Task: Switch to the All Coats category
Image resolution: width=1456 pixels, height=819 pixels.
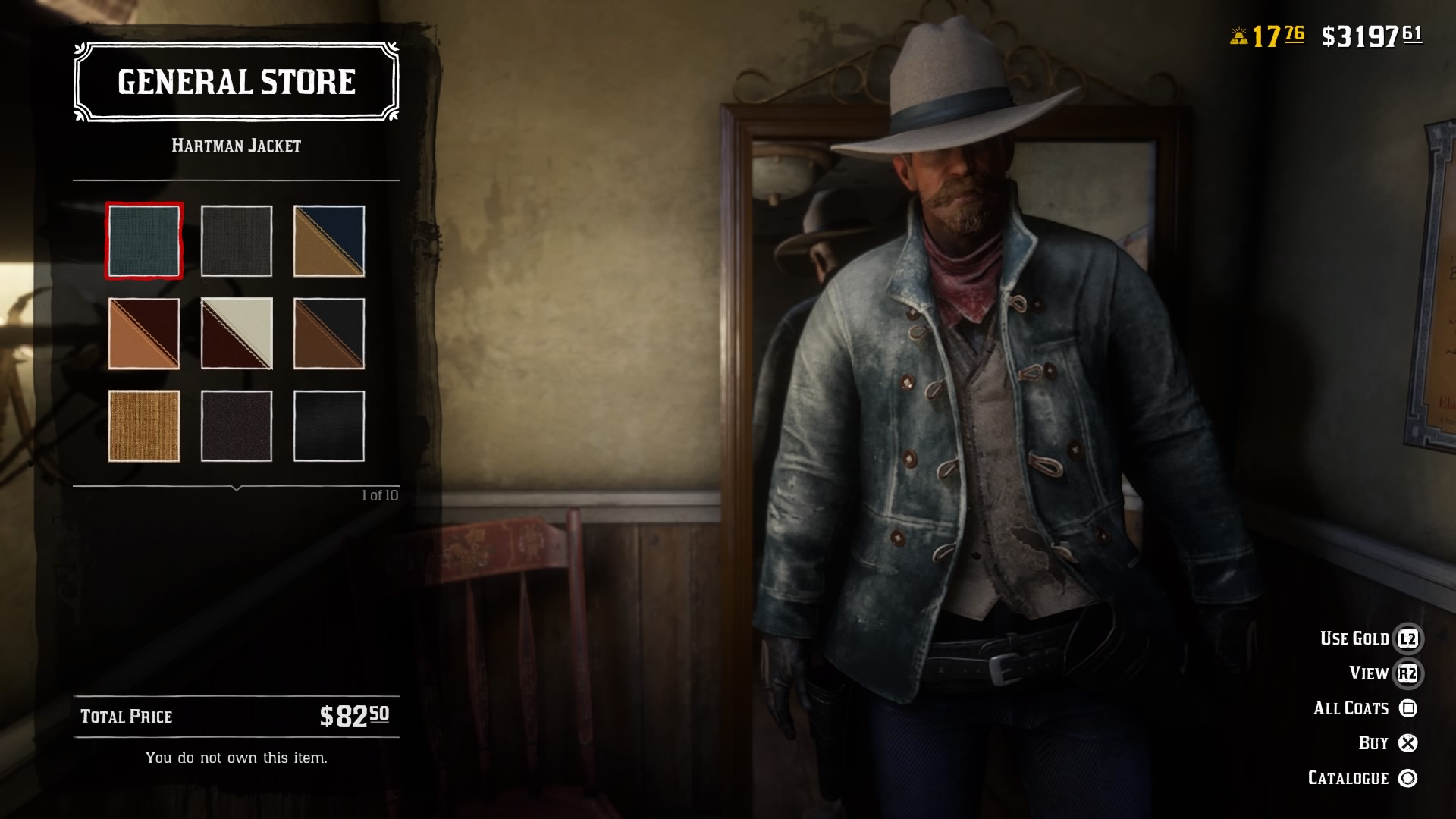Action: click(1353, 708)
